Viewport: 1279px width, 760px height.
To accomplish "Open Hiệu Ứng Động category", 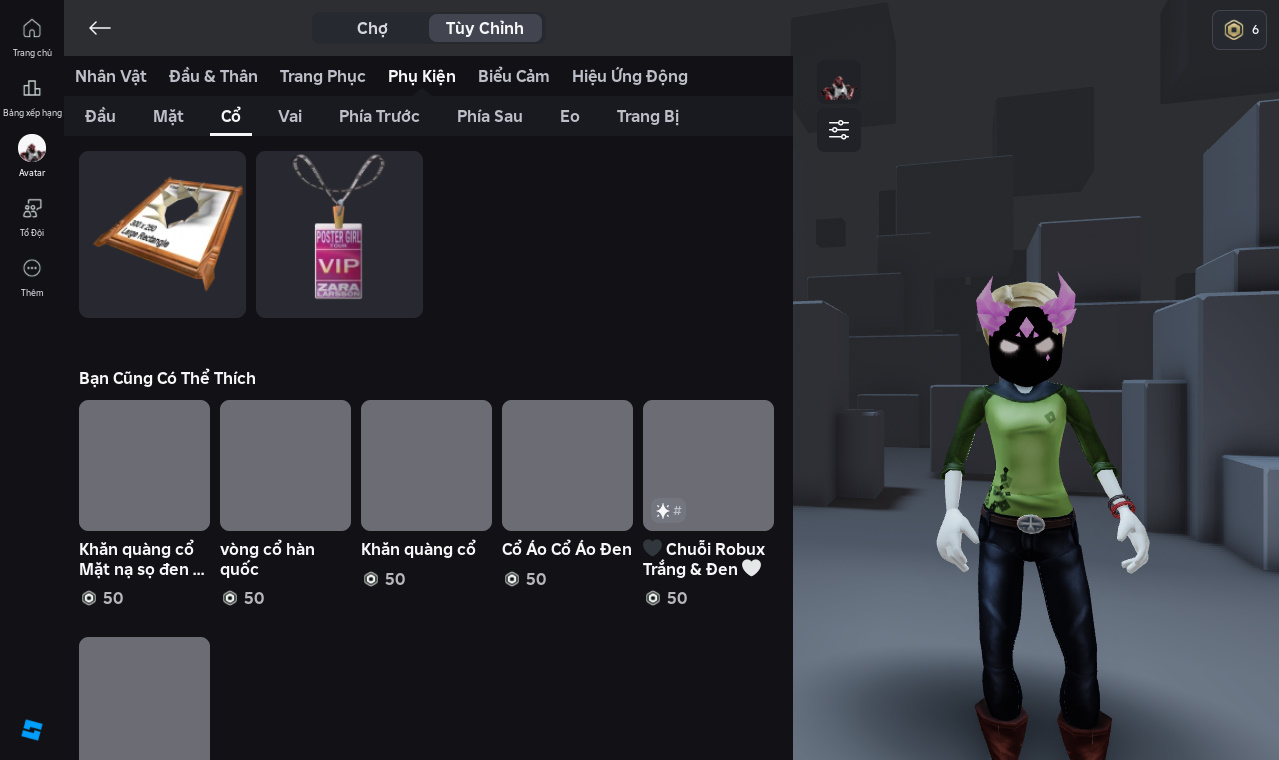I will click(630, 76).
